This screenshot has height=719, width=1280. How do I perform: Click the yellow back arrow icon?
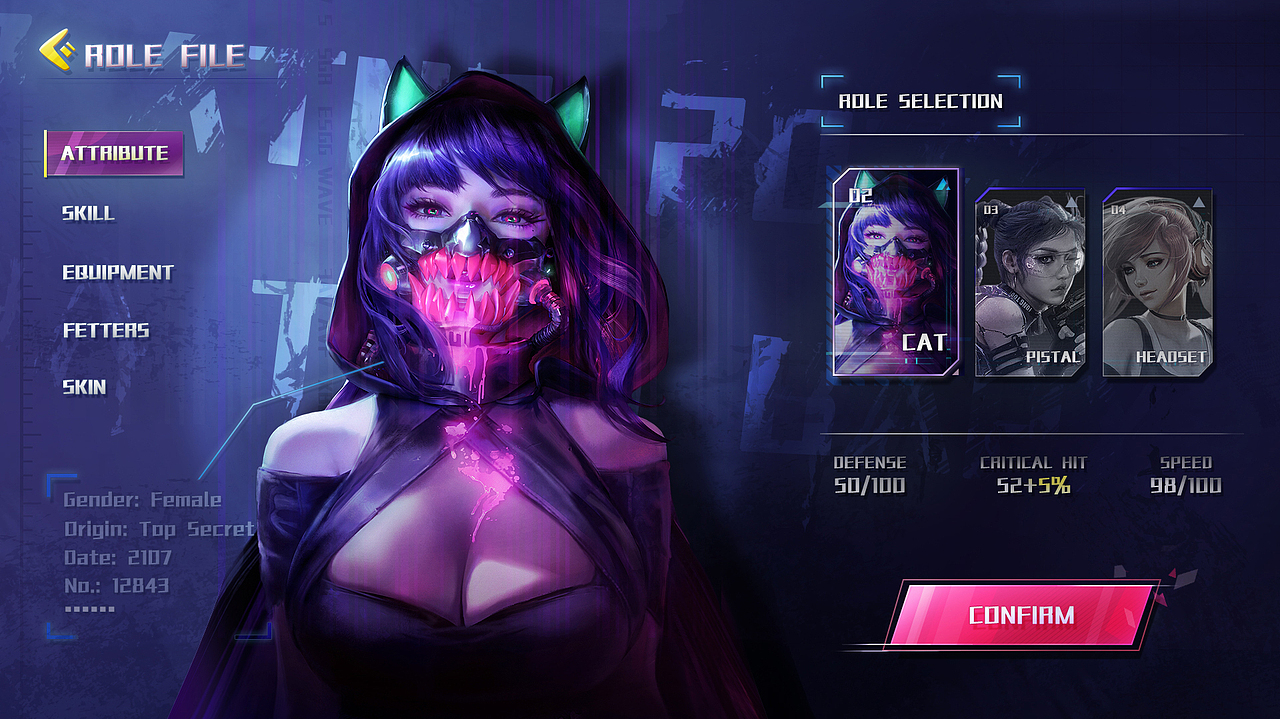tap(56, 51)
